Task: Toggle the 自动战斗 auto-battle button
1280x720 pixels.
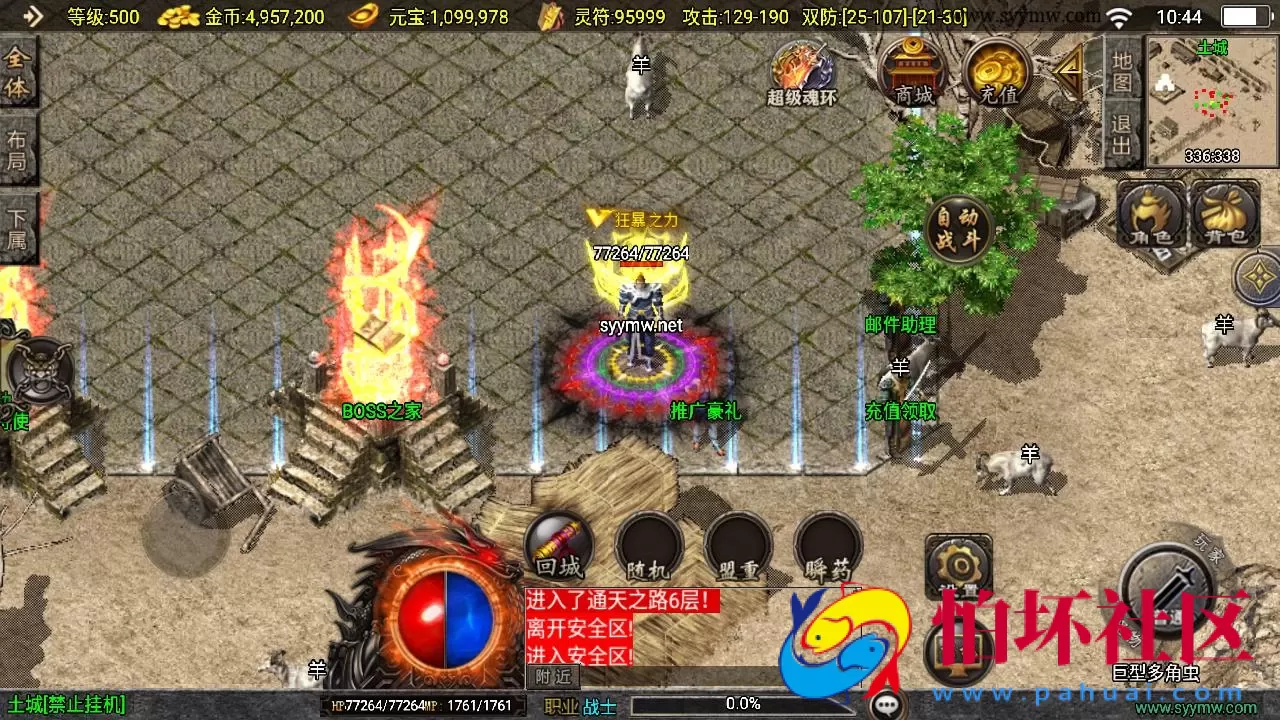Action: (957, 228)
